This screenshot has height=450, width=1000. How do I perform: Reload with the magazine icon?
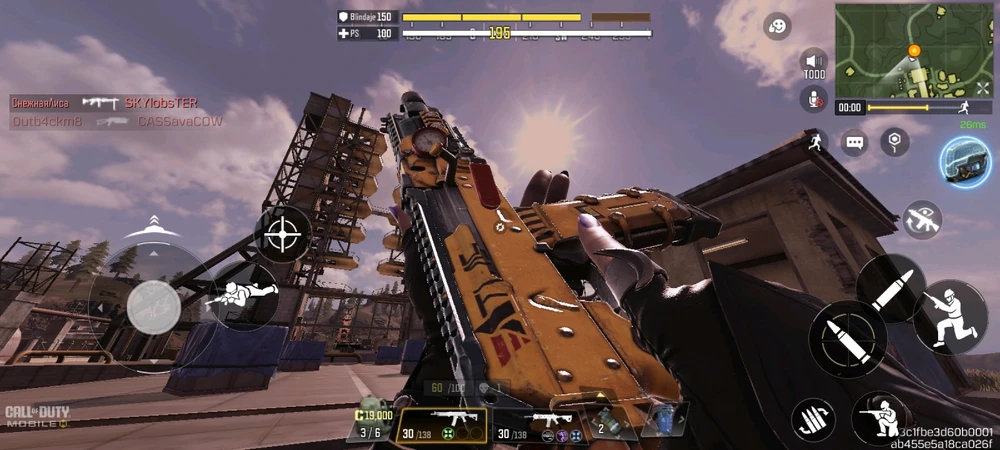coord(813,420)
